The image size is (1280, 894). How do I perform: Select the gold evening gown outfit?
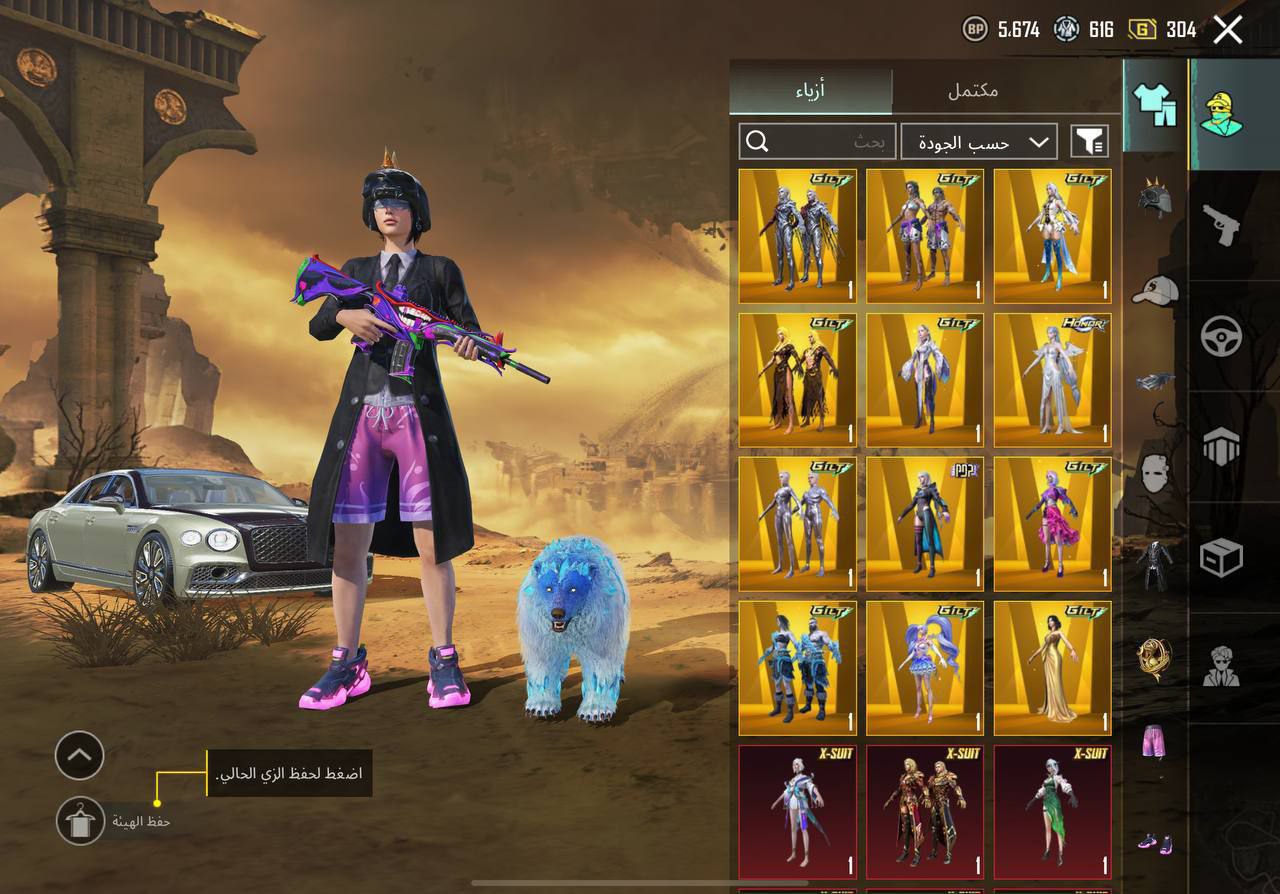point(1052,667)
